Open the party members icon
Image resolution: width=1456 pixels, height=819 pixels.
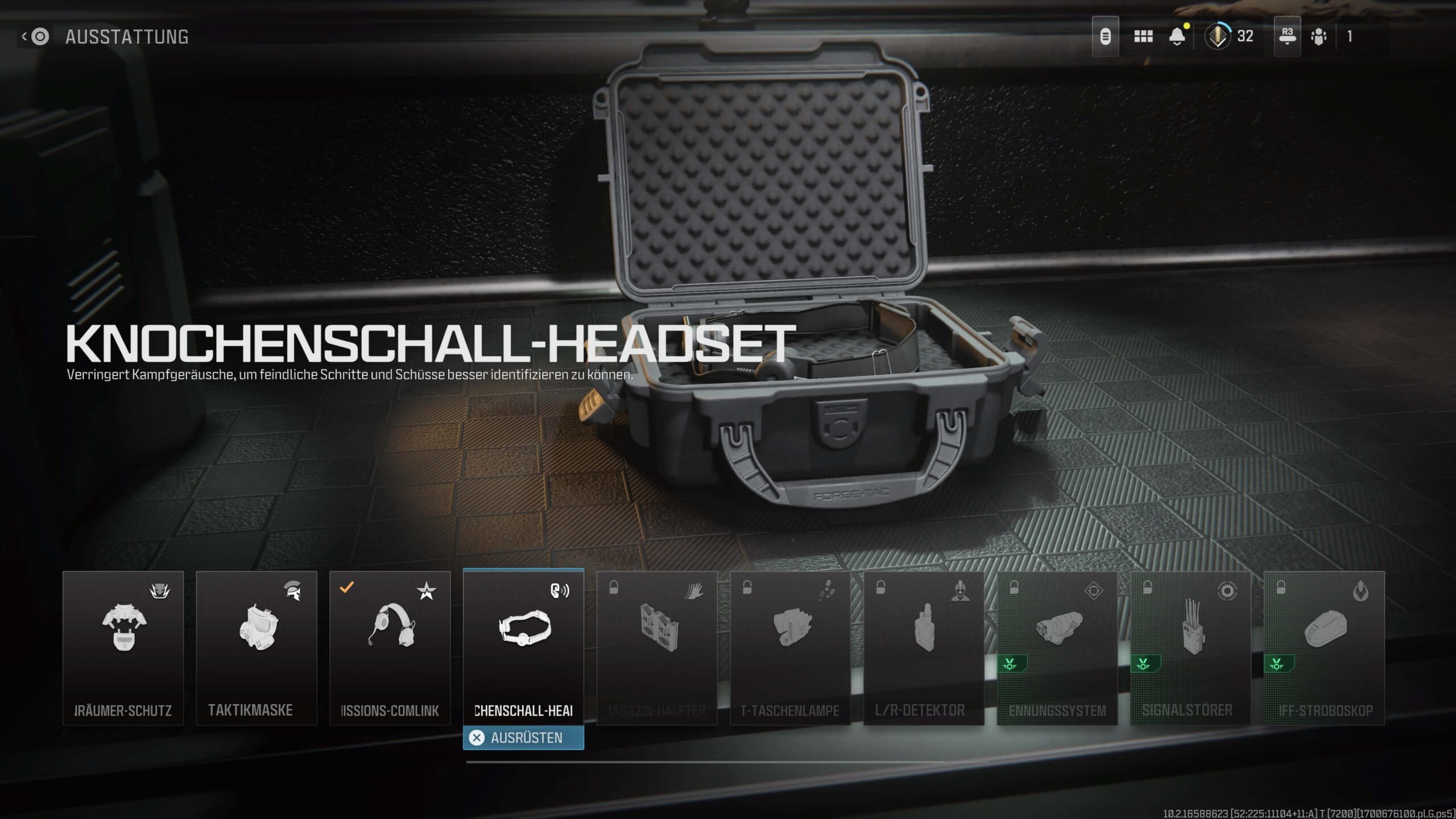[1318, 36]
